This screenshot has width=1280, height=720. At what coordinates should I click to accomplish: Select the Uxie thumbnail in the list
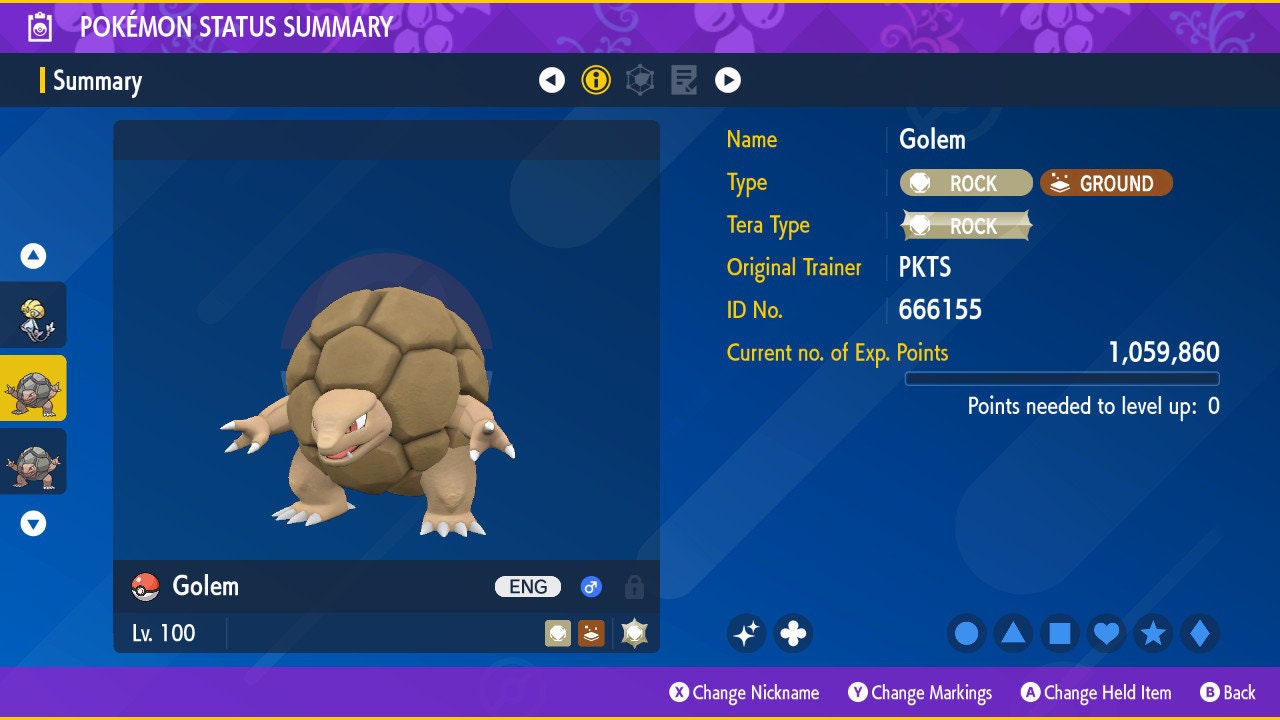click(x=33, y=315)
